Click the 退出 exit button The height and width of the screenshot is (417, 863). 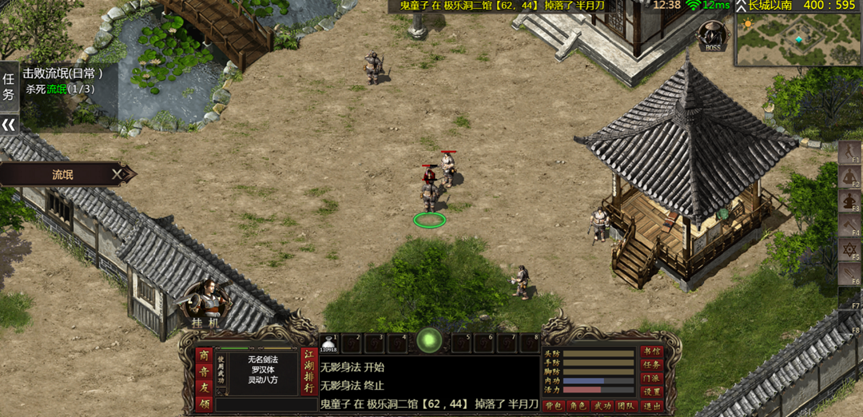point(652,405)
